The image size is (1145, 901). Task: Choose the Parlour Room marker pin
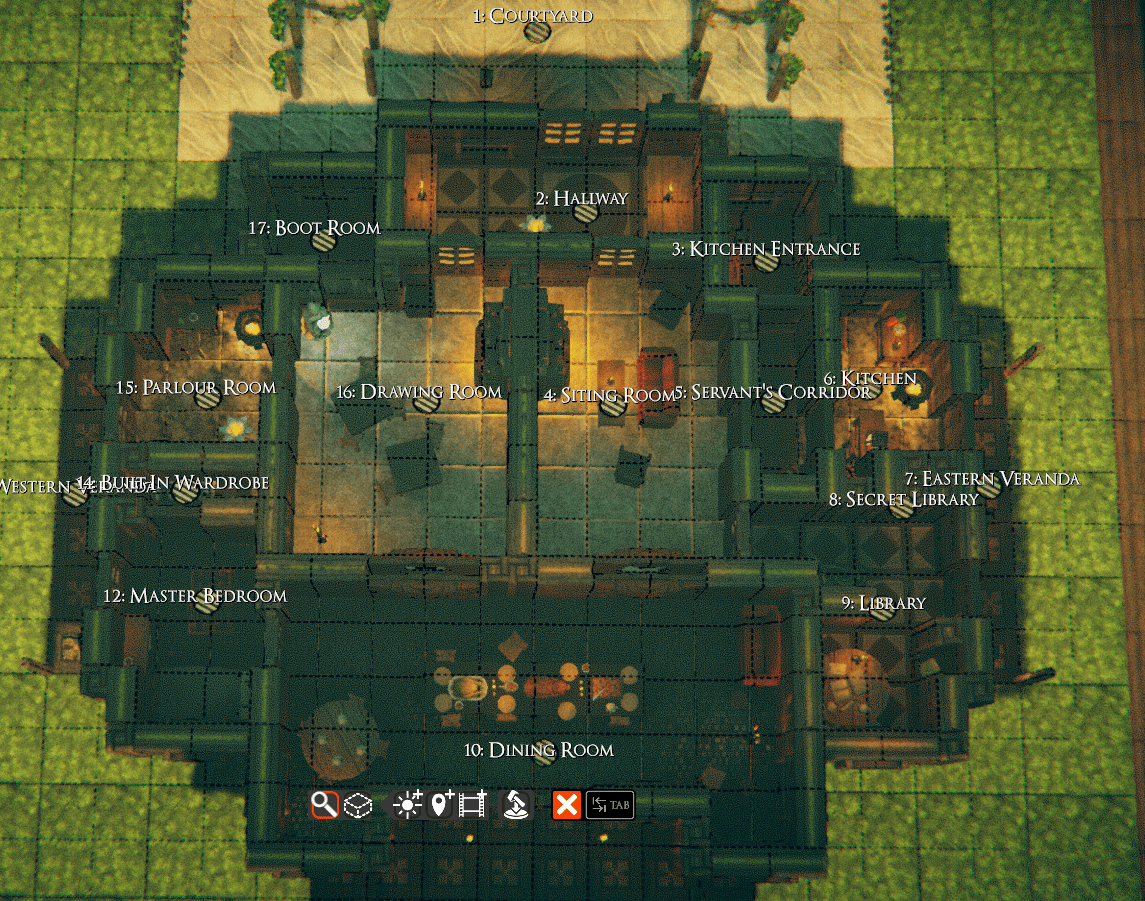[x=208, y=399]
